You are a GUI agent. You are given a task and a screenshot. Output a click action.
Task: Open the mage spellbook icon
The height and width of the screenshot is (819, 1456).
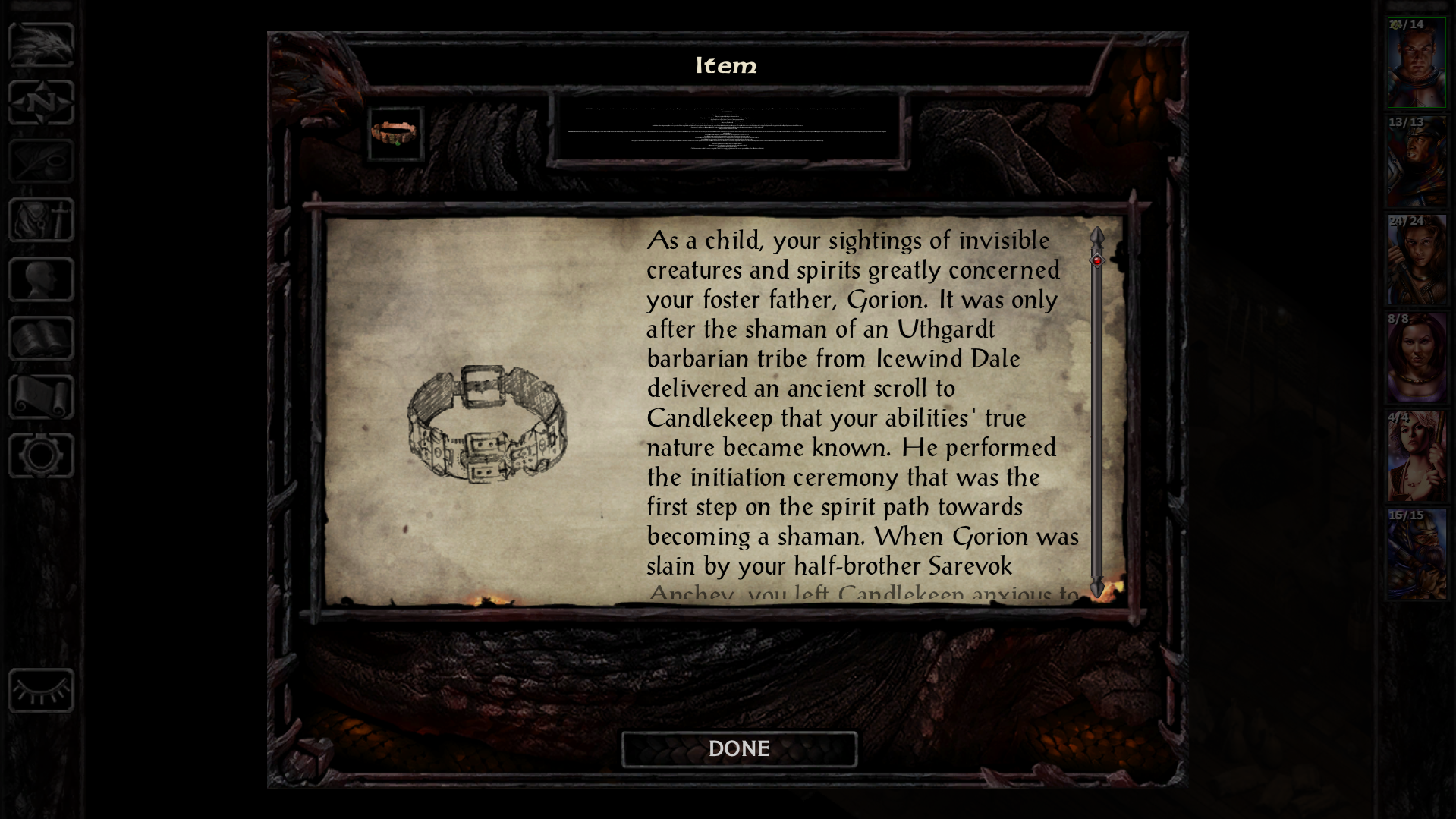click(x=41, y=338)
